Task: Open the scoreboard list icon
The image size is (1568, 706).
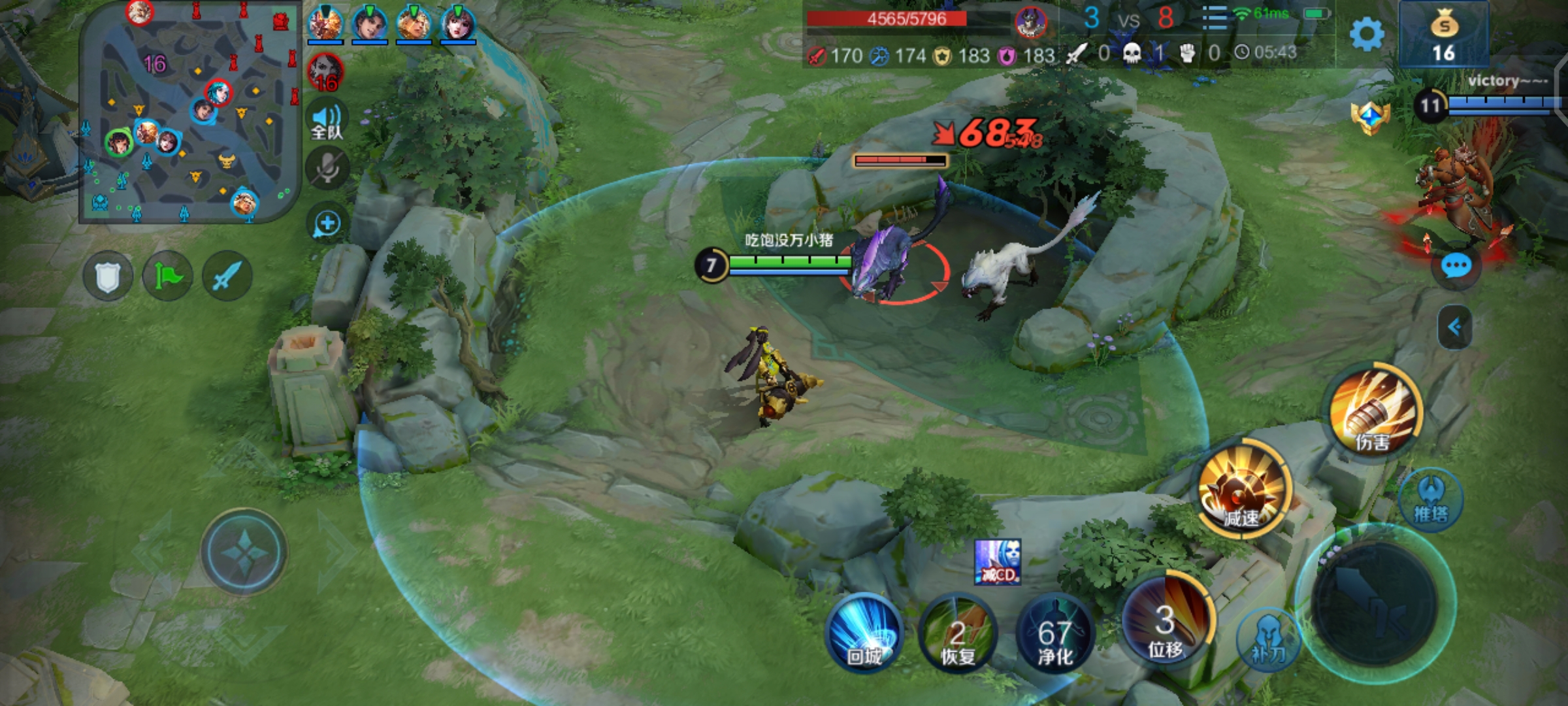Action: click(1215, 18)
